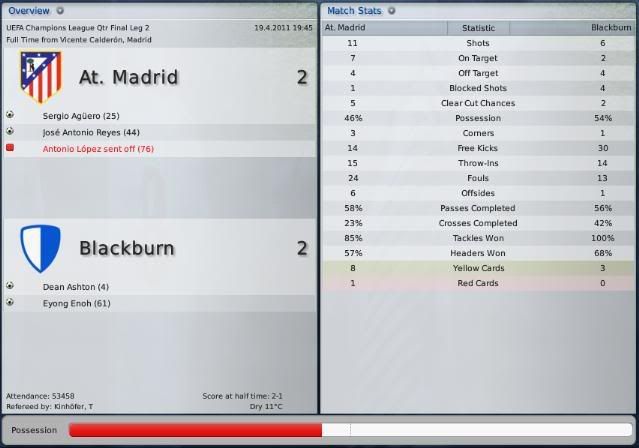Open José Antonio Reyes goal entry
The image size is (639, 448).
click(91, 132)
